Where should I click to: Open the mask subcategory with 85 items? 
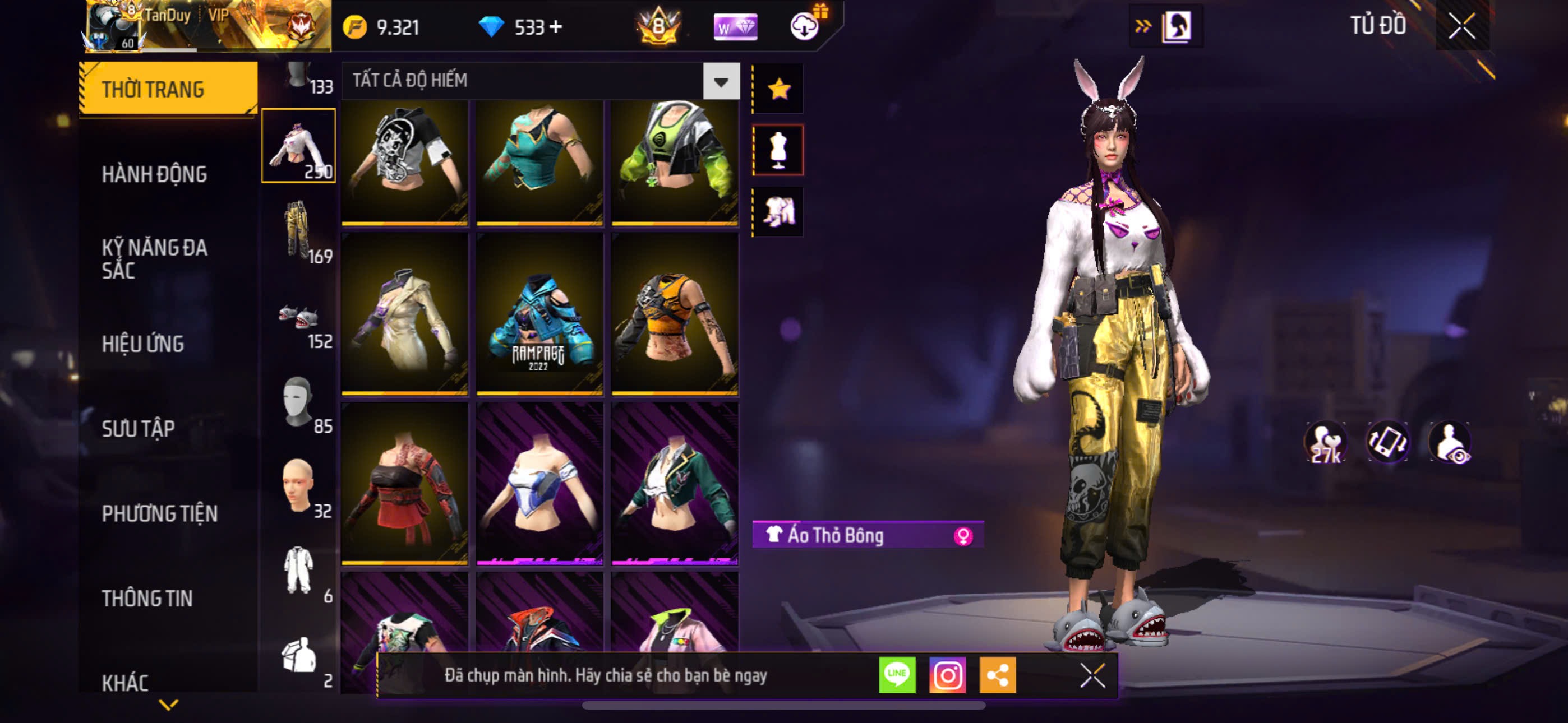pos(298,402)
